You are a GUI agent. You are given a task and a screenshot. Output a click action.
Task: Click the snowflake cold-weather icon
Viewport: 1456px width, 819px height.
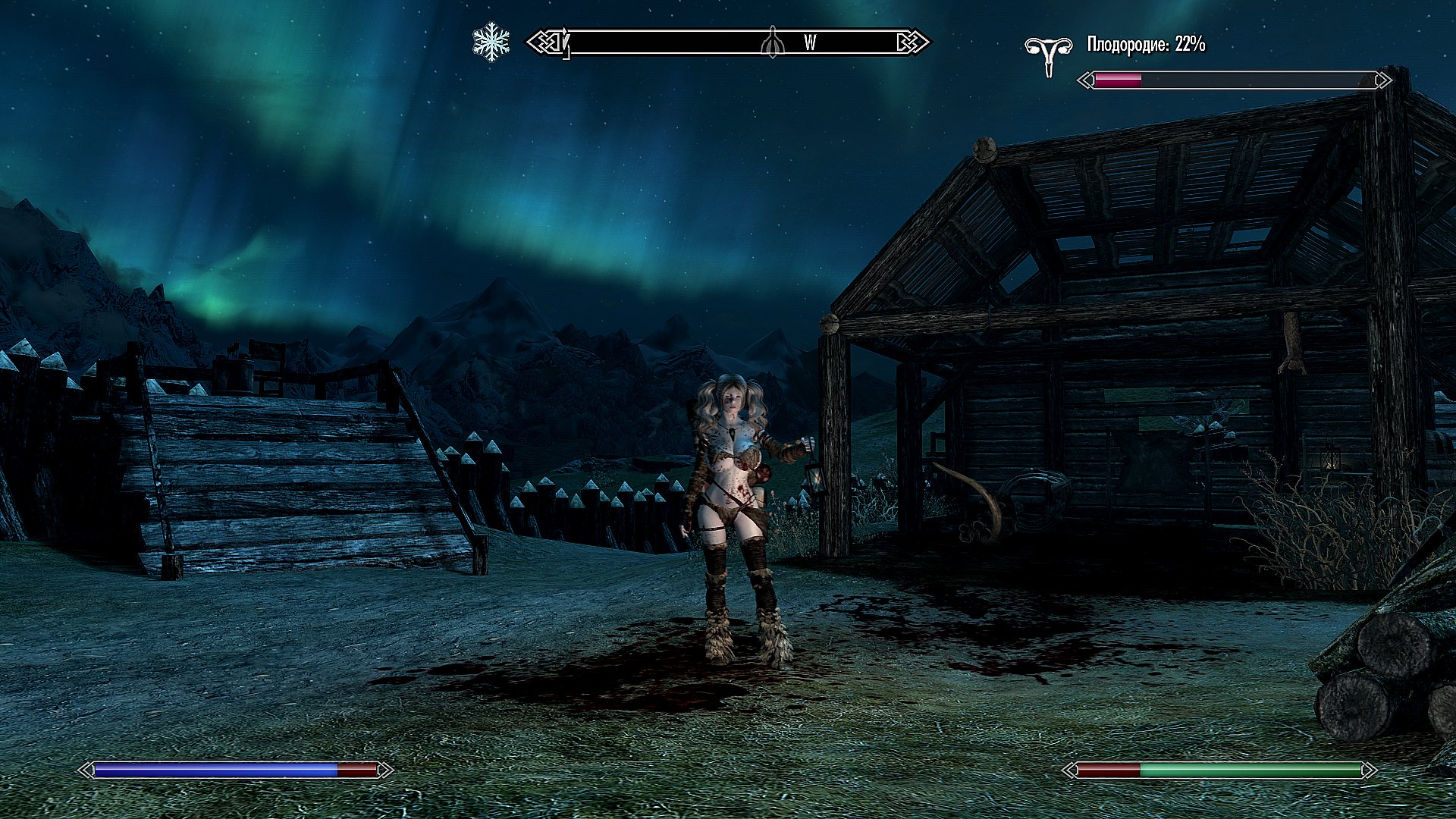[x=491, y=42]
